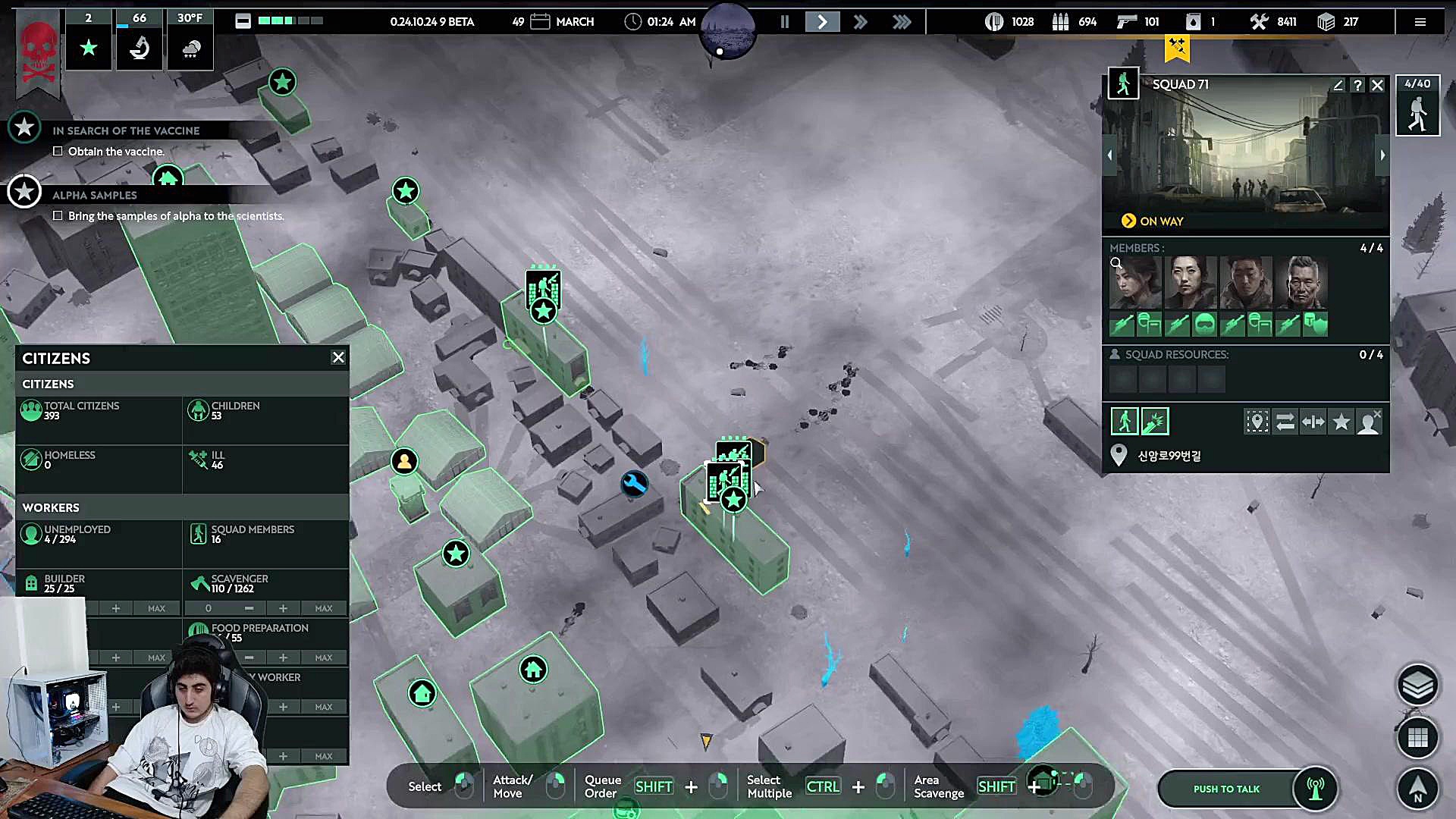1456x819 pixels.
Task: Open the hamburger main menu
Action: pyautogui.click(x=1420, y=22)
